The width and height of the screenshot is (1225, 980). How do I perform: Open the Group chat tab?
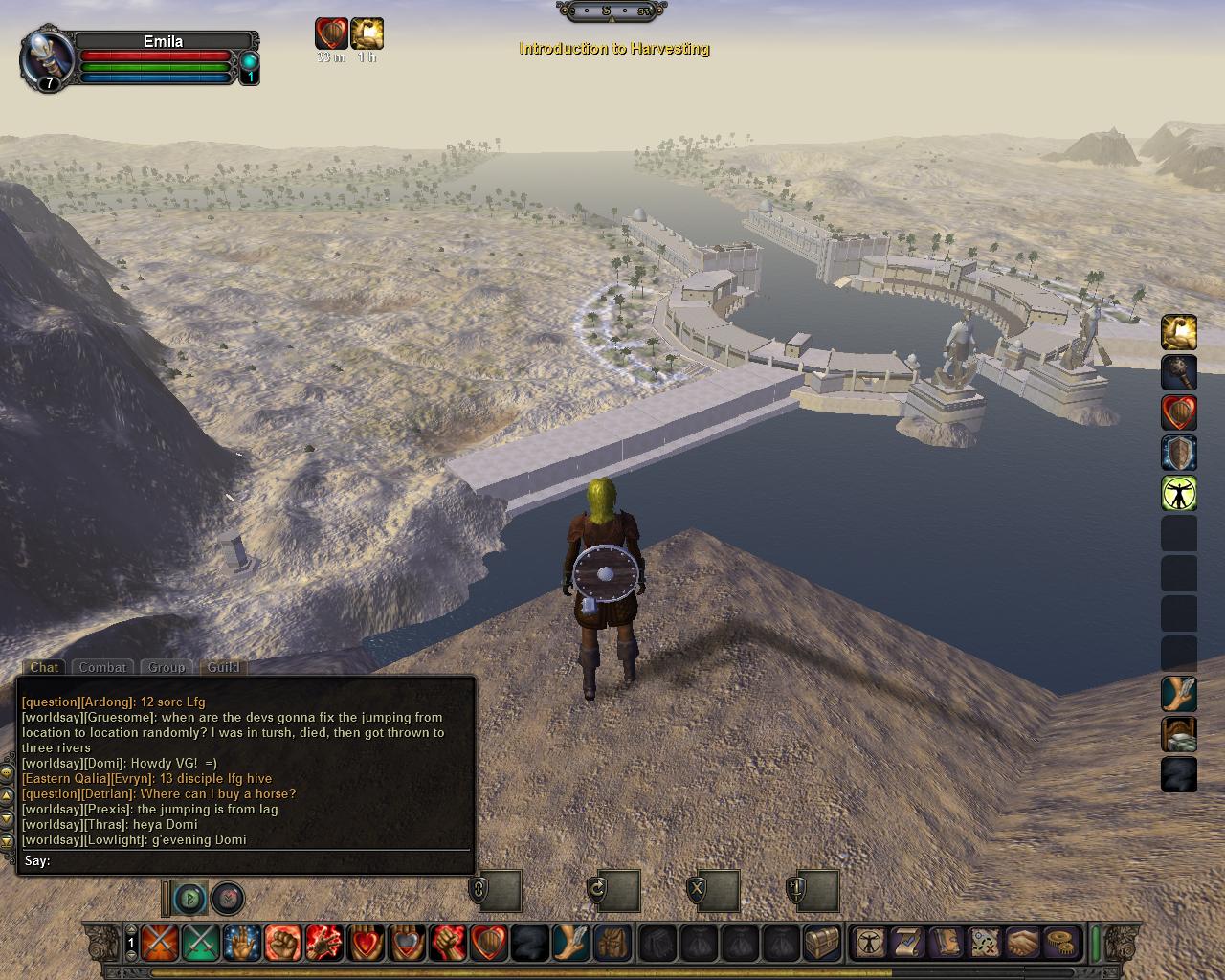[166, 667]
